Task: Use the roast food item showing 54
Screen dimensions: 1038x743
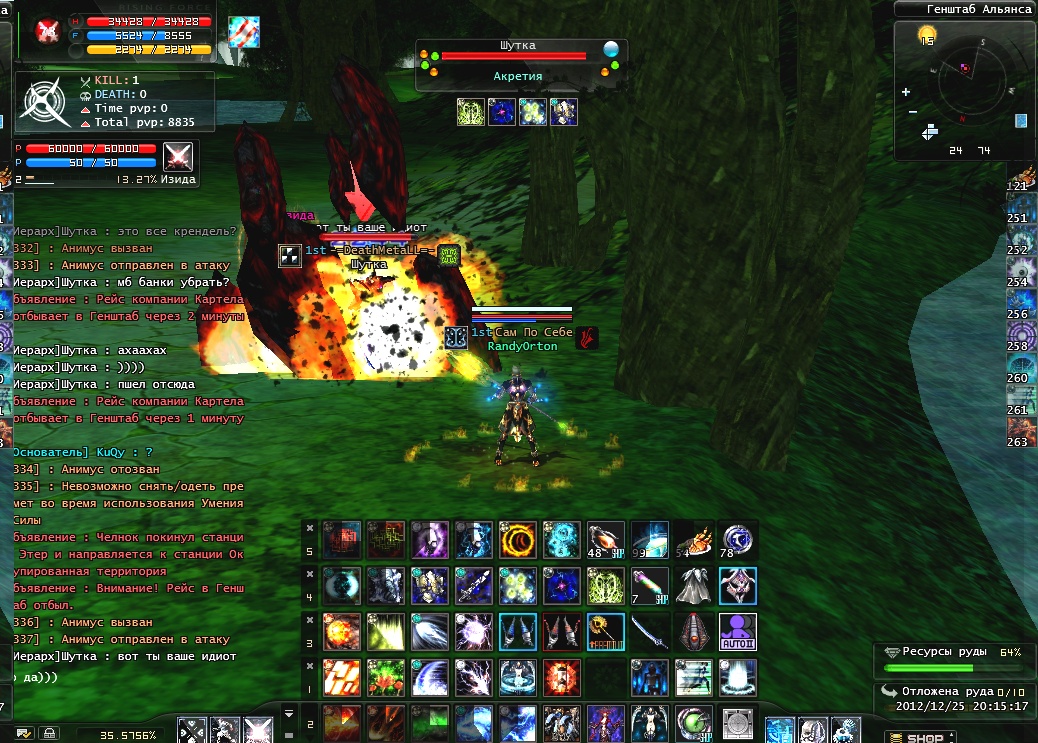Action: 693,540
